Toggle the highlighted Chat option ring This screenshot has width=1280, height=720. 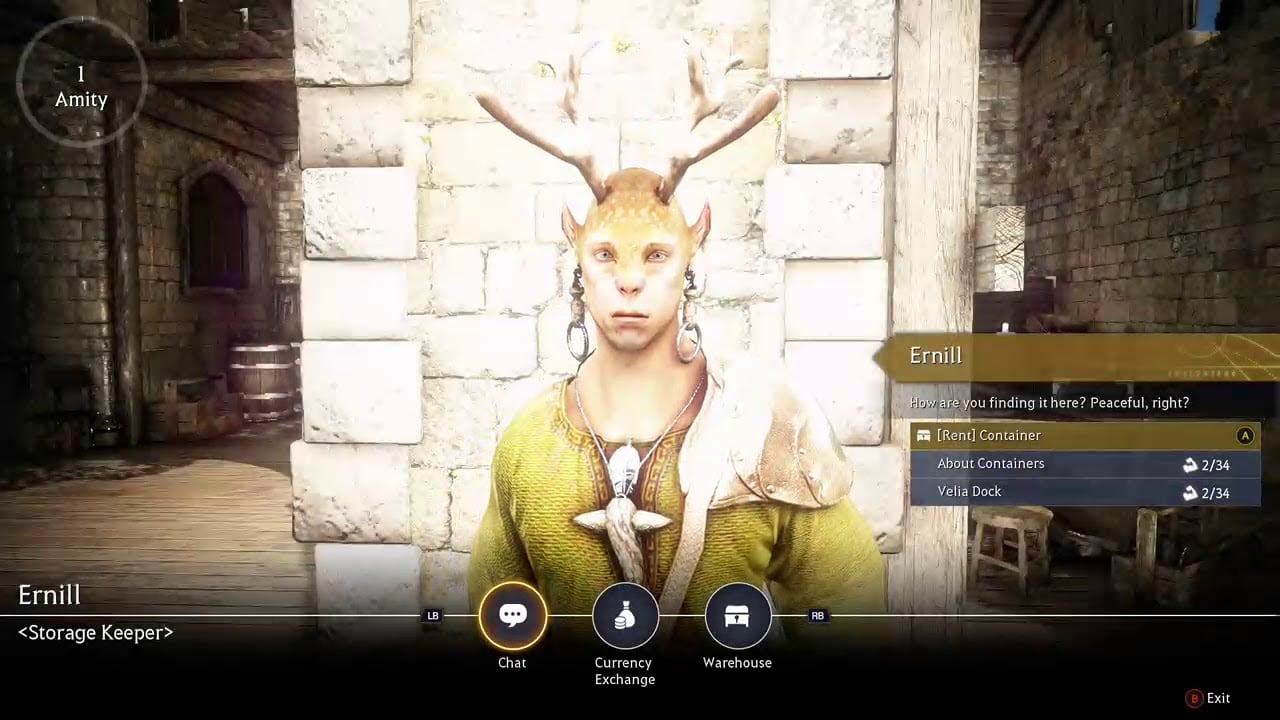512,615
